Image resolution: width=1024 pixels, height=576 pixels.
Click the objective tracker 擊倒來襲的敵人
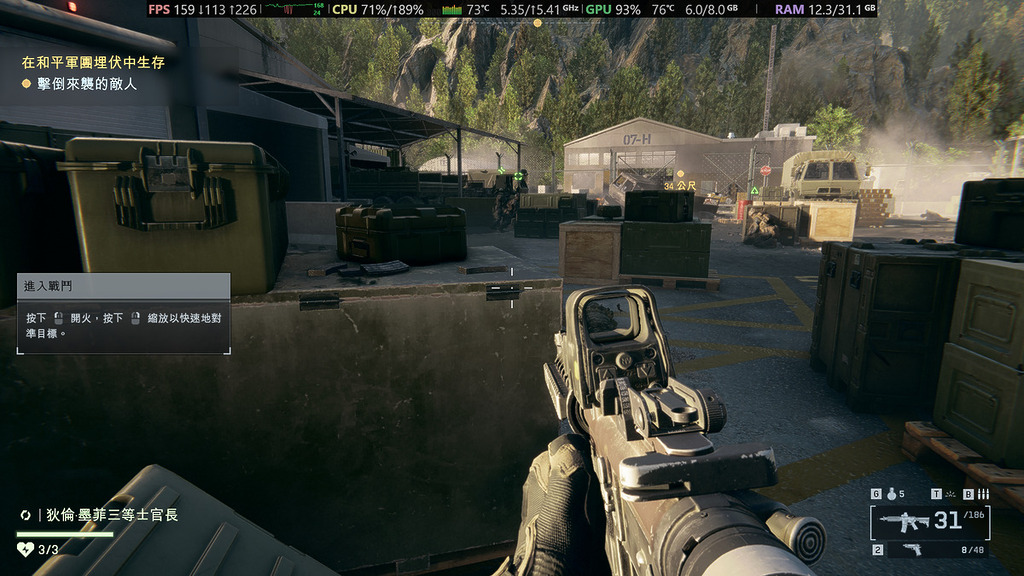[x=86, y=84]
